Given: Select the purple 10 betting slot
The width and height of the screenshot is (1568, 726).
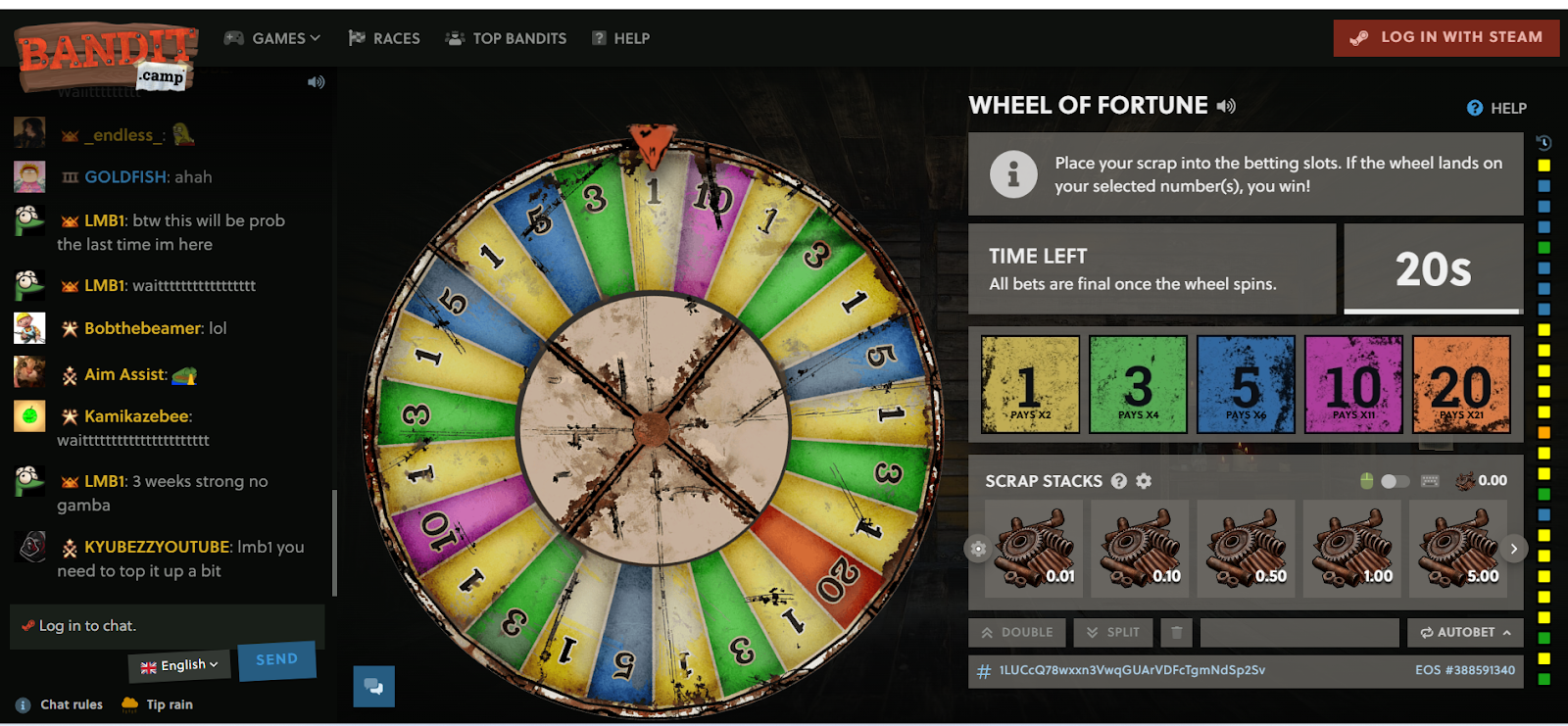Looking at the screenshot, I should 1353,384.
